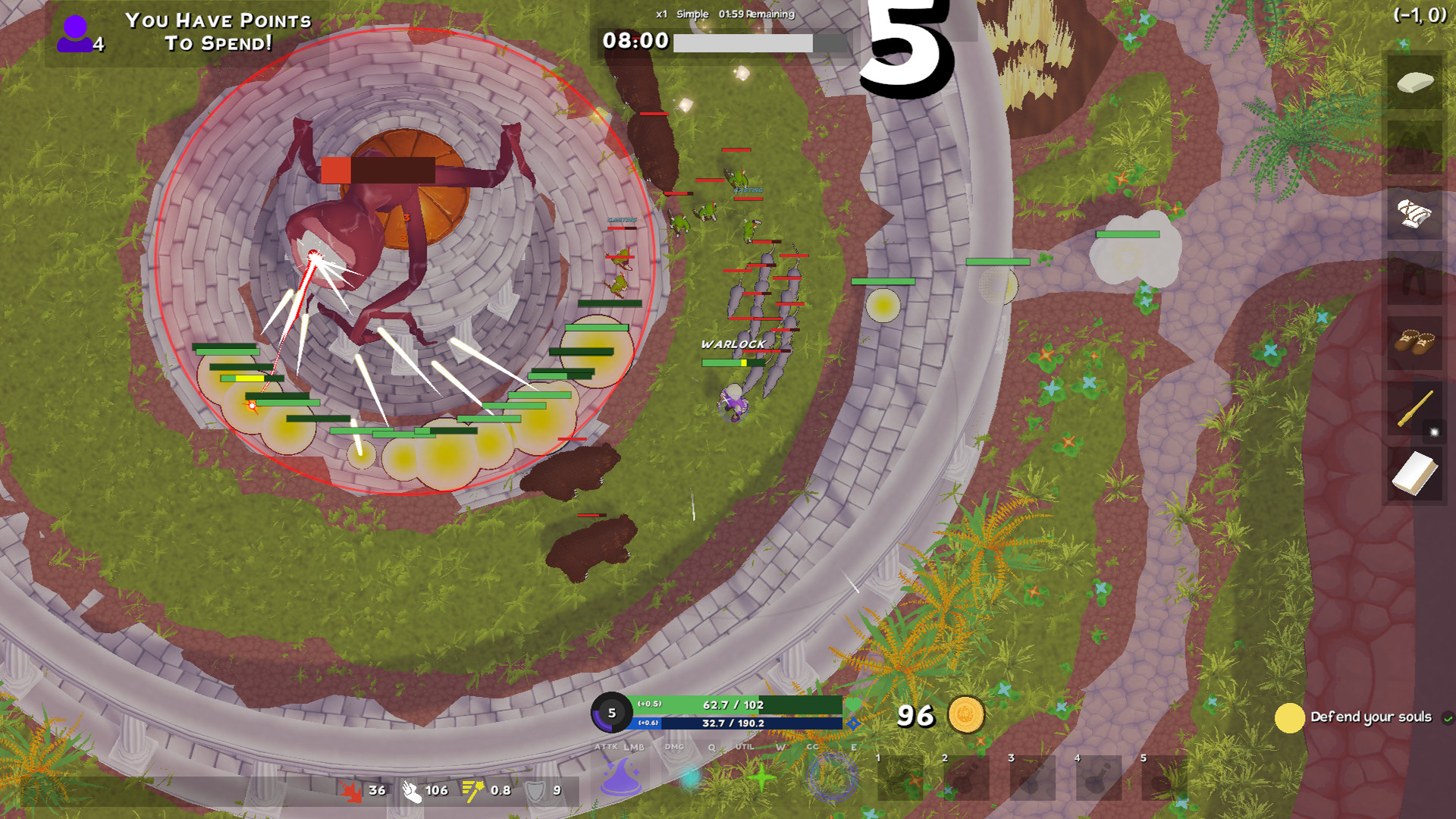Image resolution: width=1456 pixels, height=819 pixels.
Task: Click the gold coin icon near the 96 counter
Action: pos(967,714)
